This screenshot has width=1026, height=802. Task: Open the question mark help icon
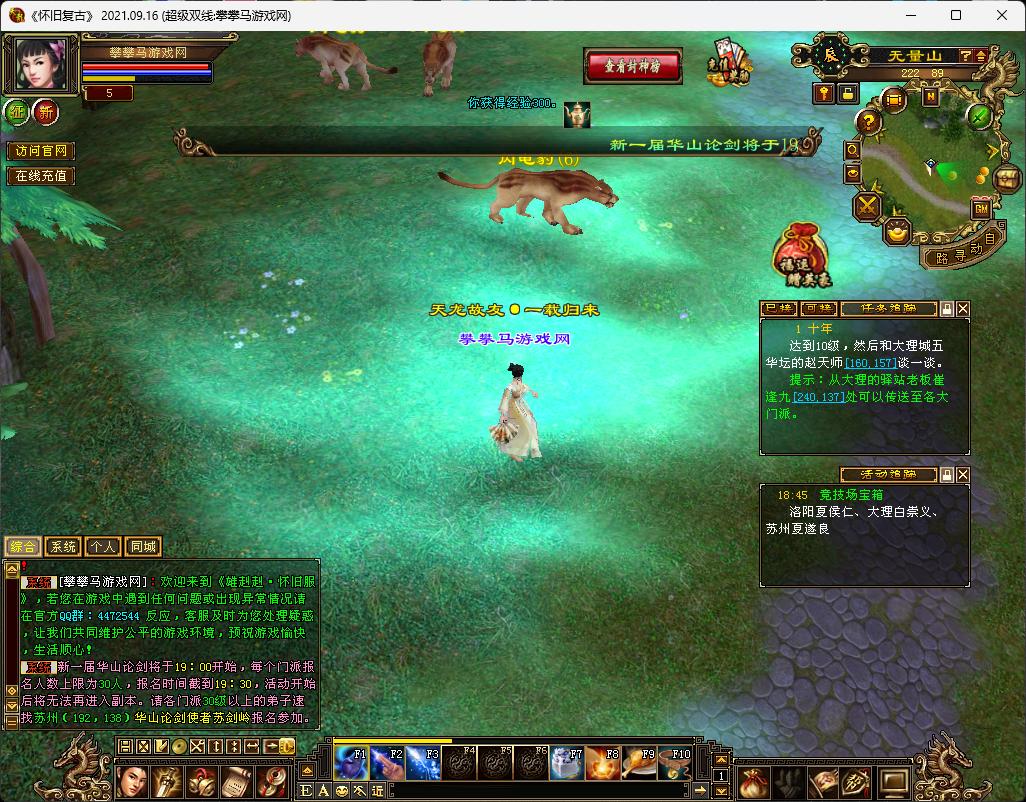click(870, 122)
